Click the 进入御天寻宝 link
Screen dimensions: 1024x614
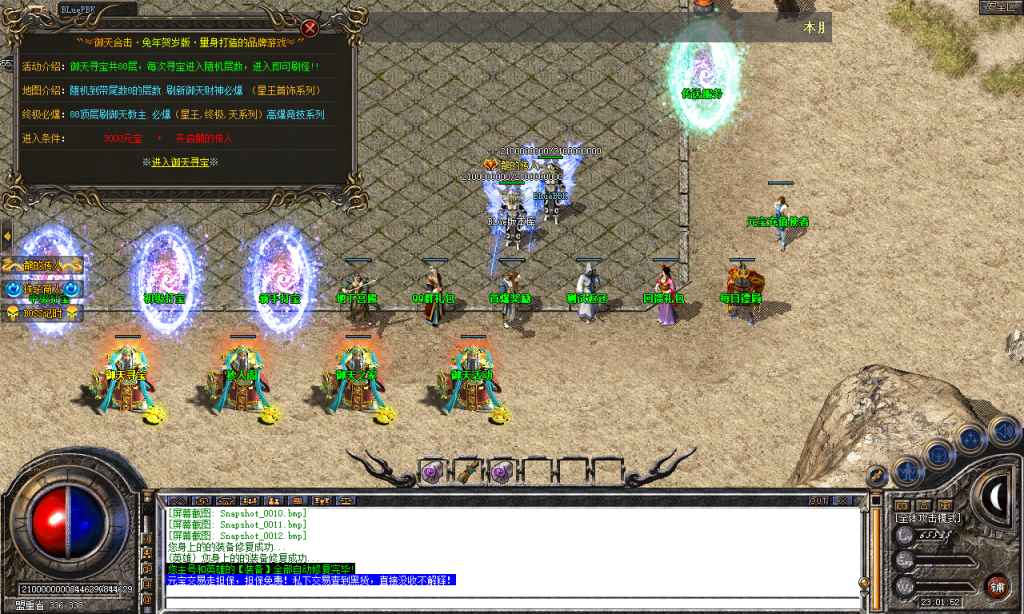pos(185,162)
